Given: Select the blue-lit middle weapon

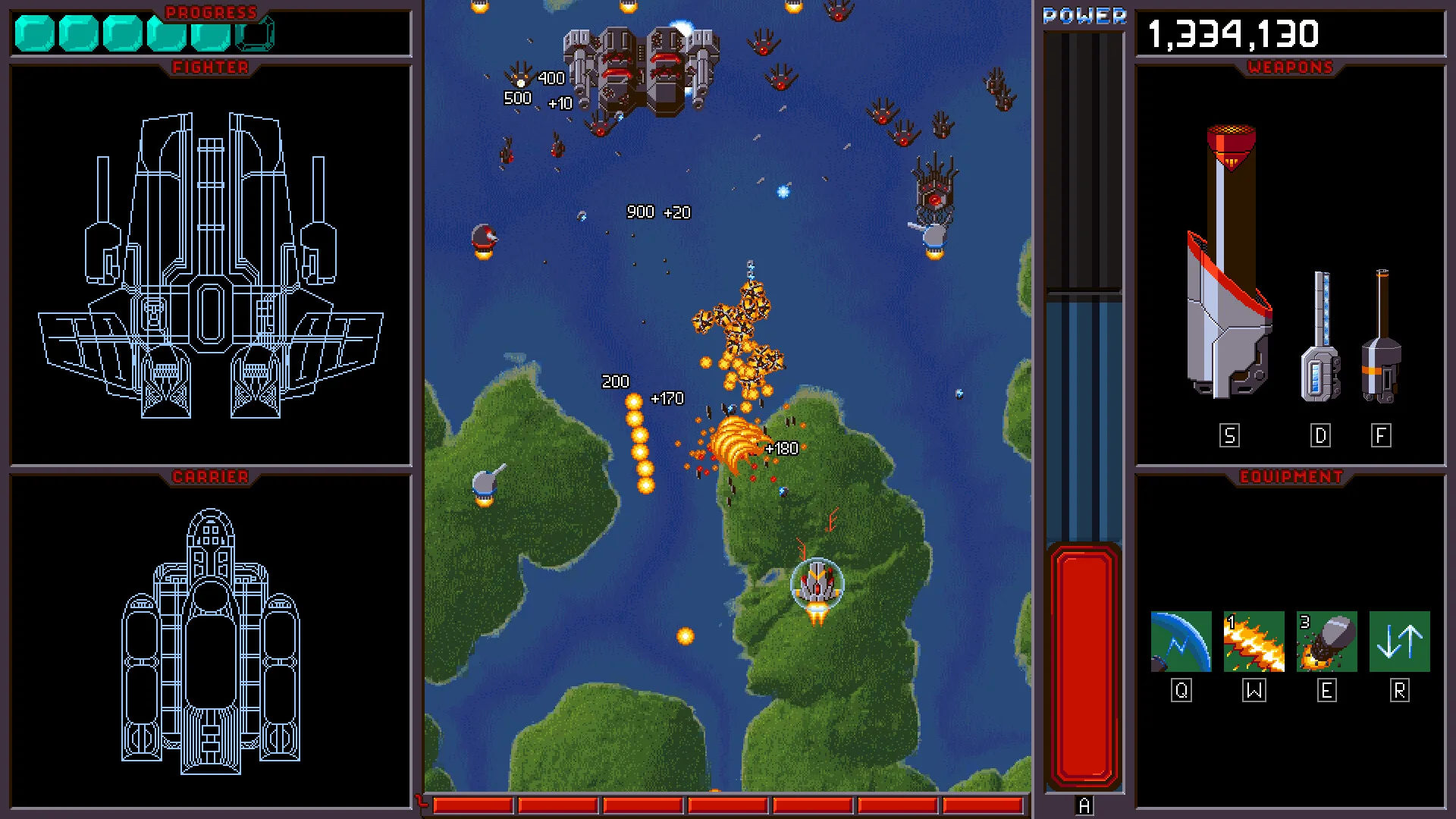Looking at the screenshot, I should coord(1320,337).
